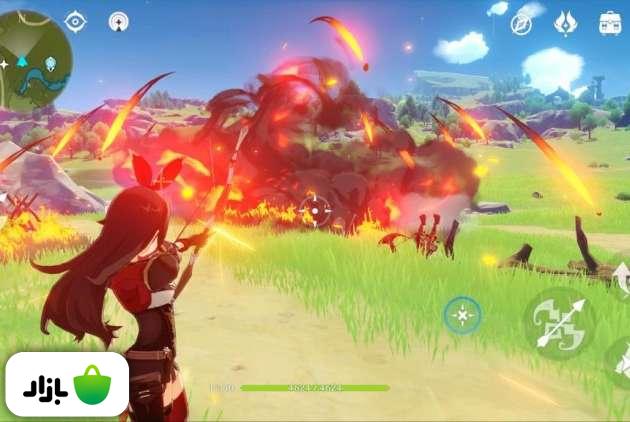Tap the bow and arrow attack button

(559, 324)
